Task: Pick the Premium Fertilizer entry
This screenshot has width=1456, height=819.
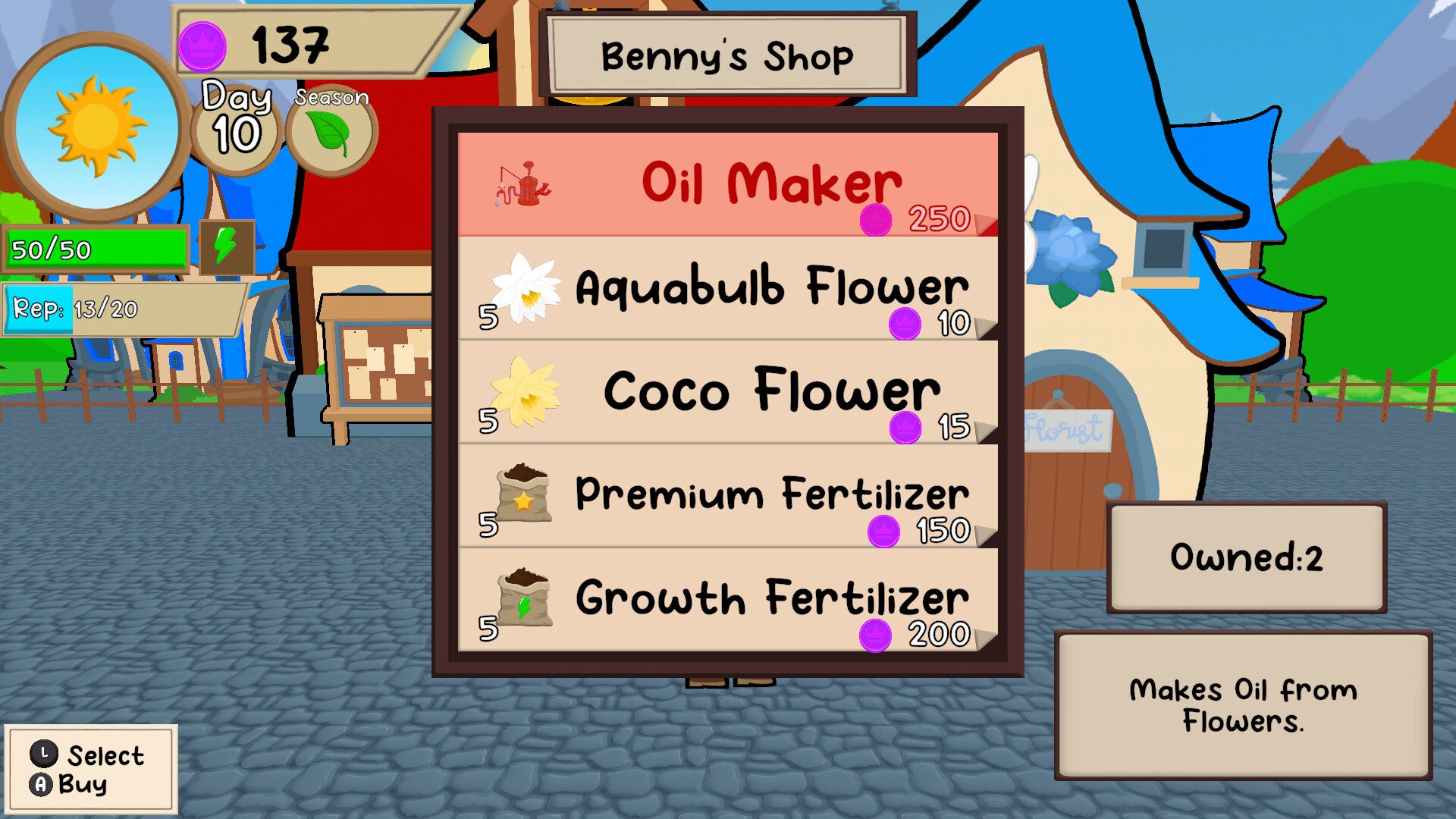Action: 727,496
